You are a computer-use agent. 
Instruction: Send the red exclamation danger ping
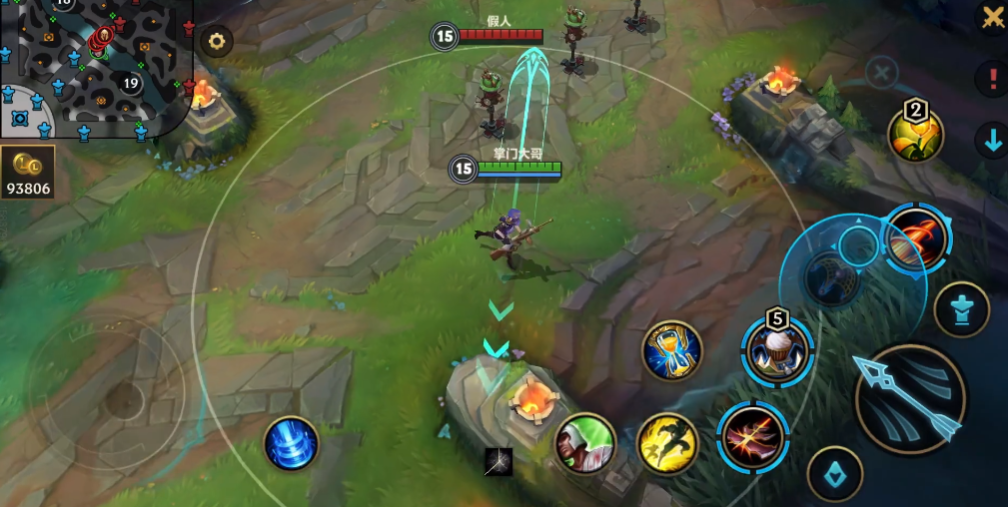point(992,77)
